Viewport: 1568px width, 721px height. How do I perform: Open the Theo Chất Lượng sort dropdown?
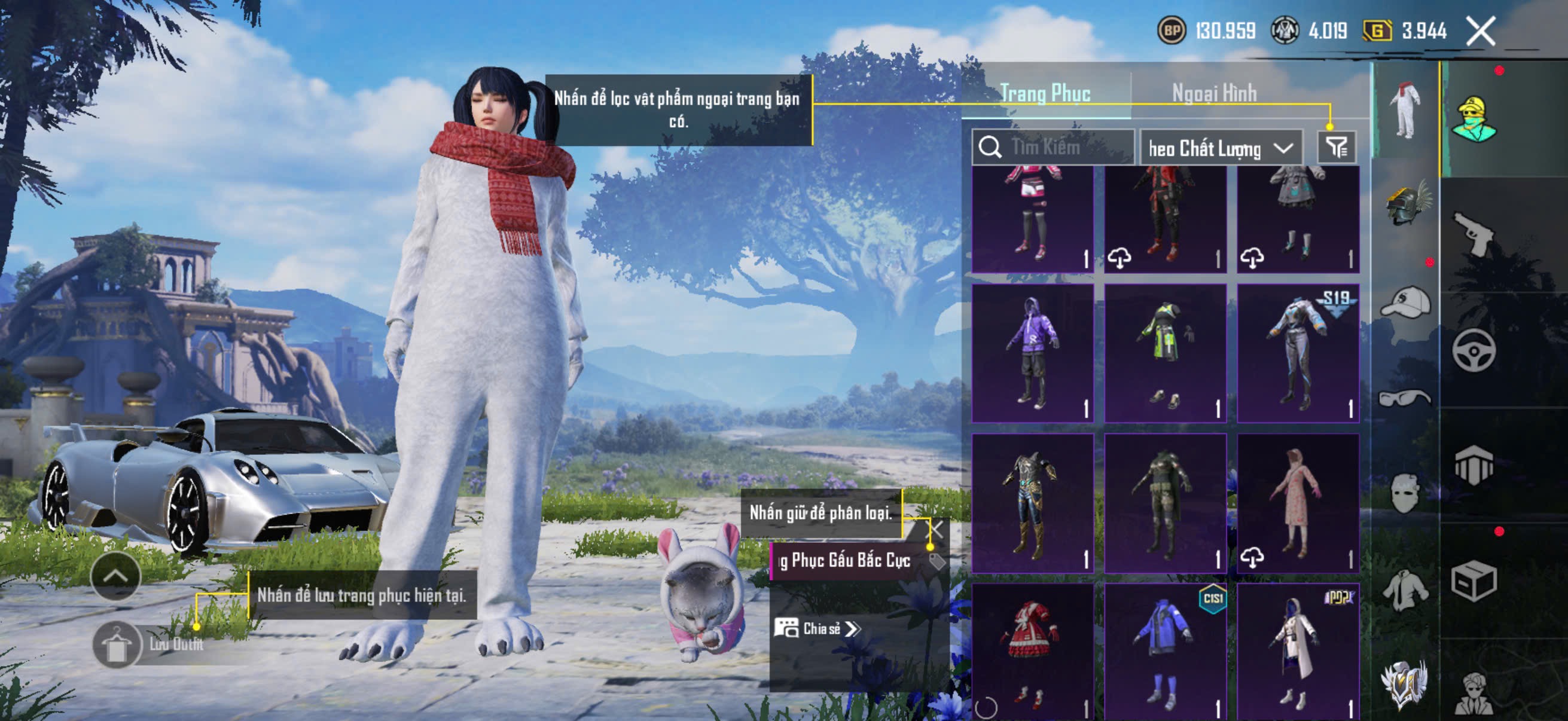[1221, 148]
